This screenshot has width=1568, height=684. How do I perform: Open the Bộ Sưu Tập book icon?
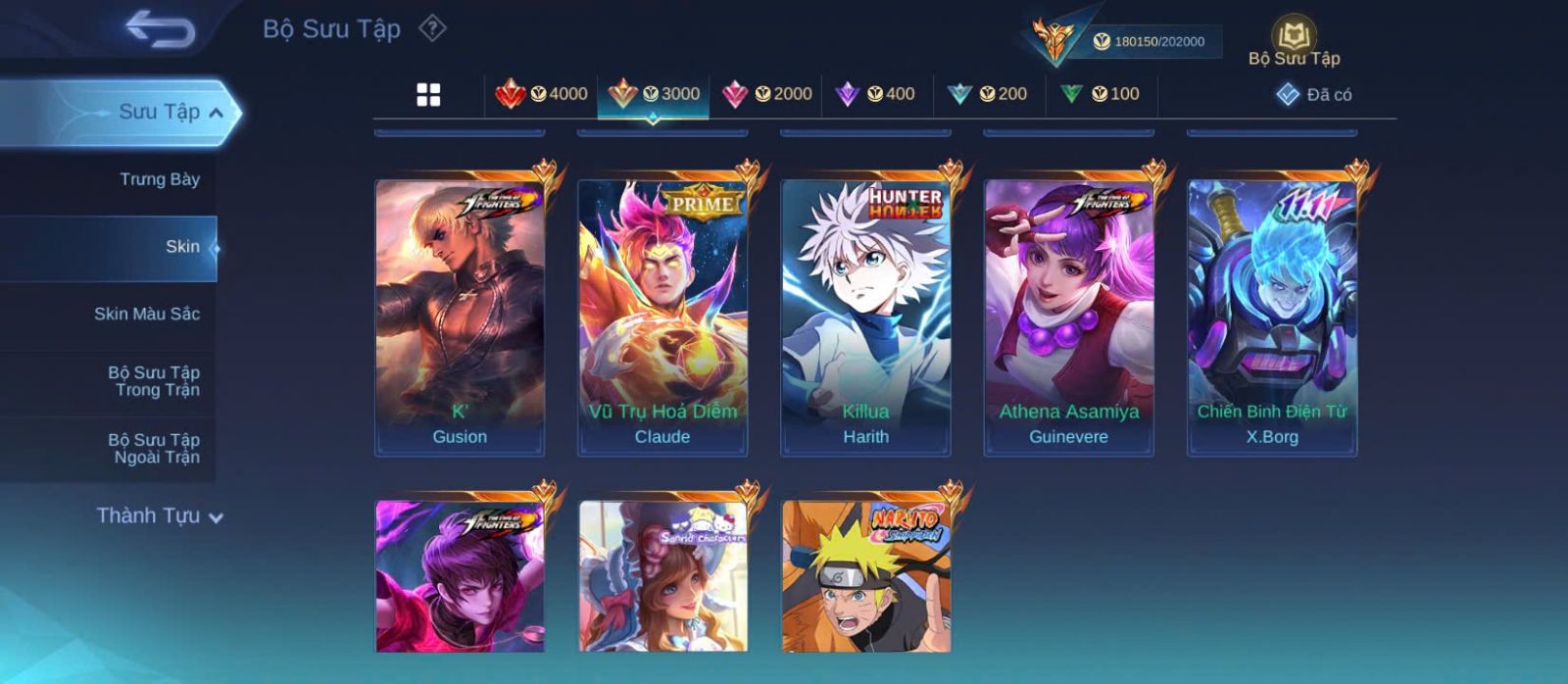[x=1294, y=41]
